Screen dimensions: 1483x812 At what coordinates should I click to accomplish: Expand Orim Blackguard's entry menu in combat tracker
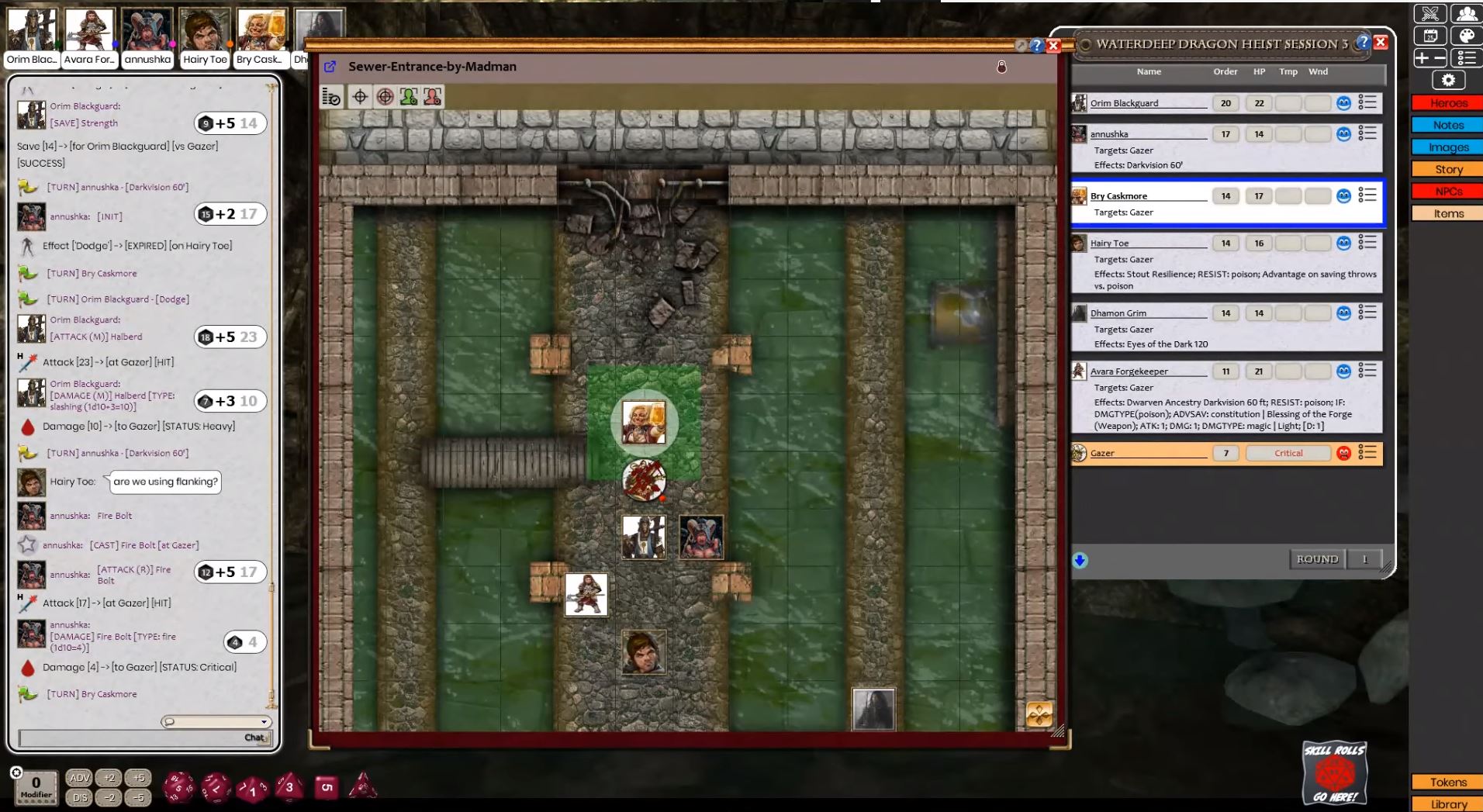(1367, 103)
